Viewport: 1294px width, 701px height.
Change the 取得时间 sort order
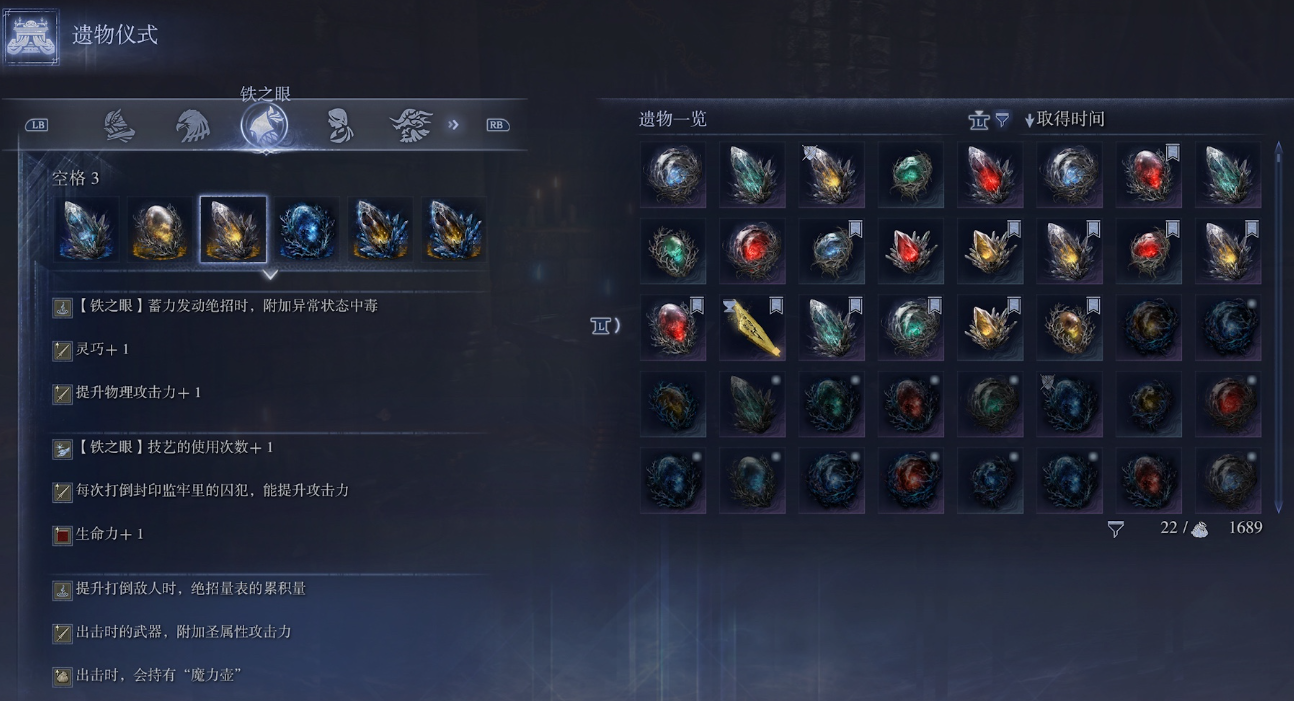1064,120
